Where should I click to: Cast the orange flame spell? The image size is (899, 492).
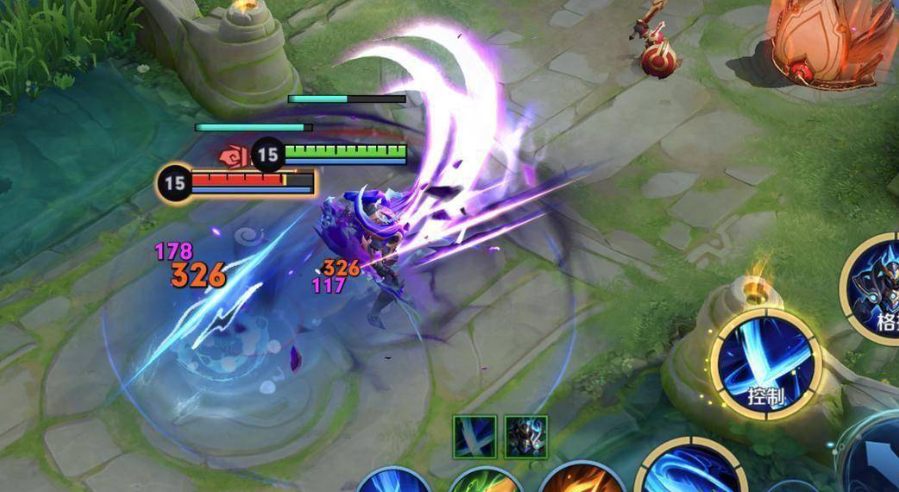point(581,480)
